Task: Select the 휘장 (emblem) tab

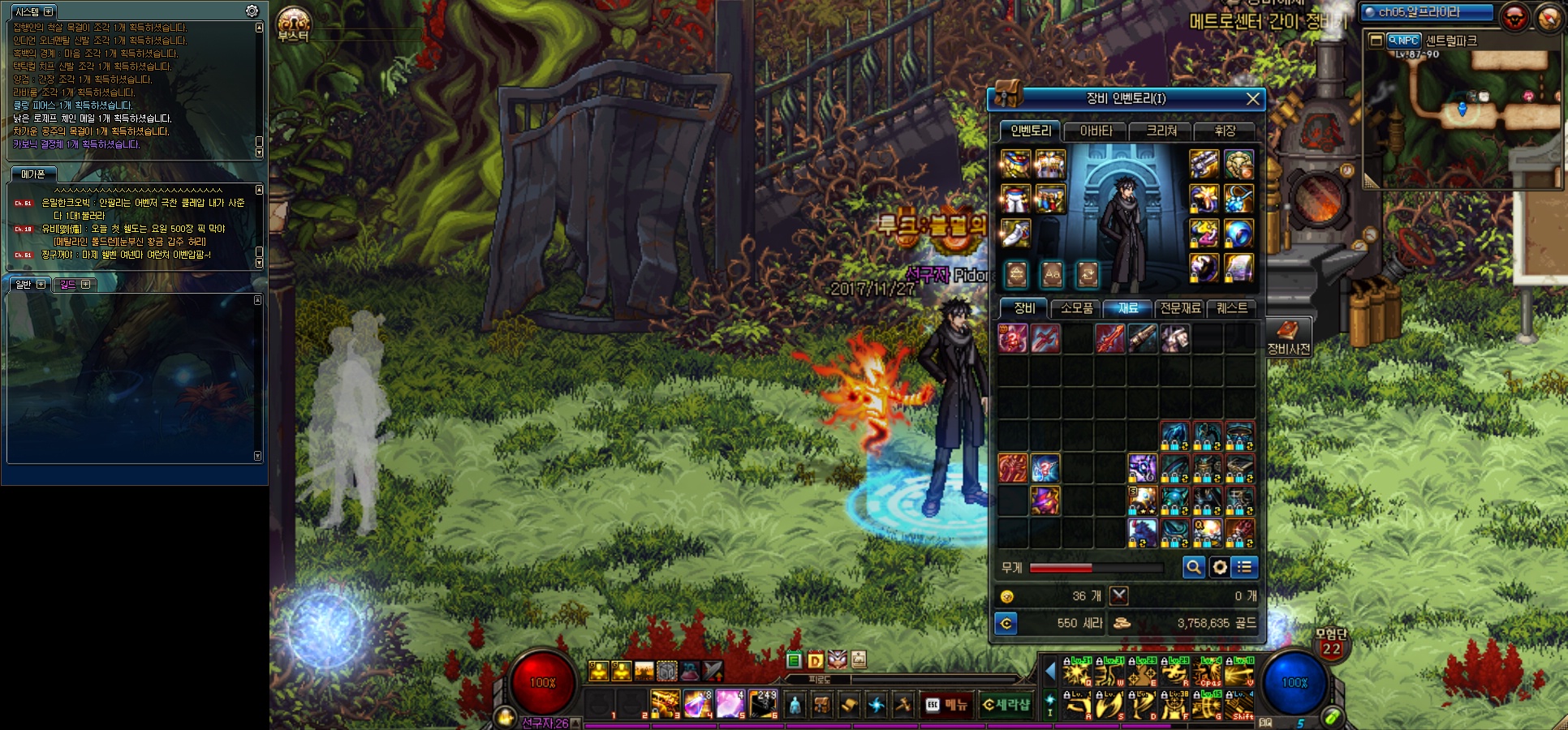Action: 1225,131
